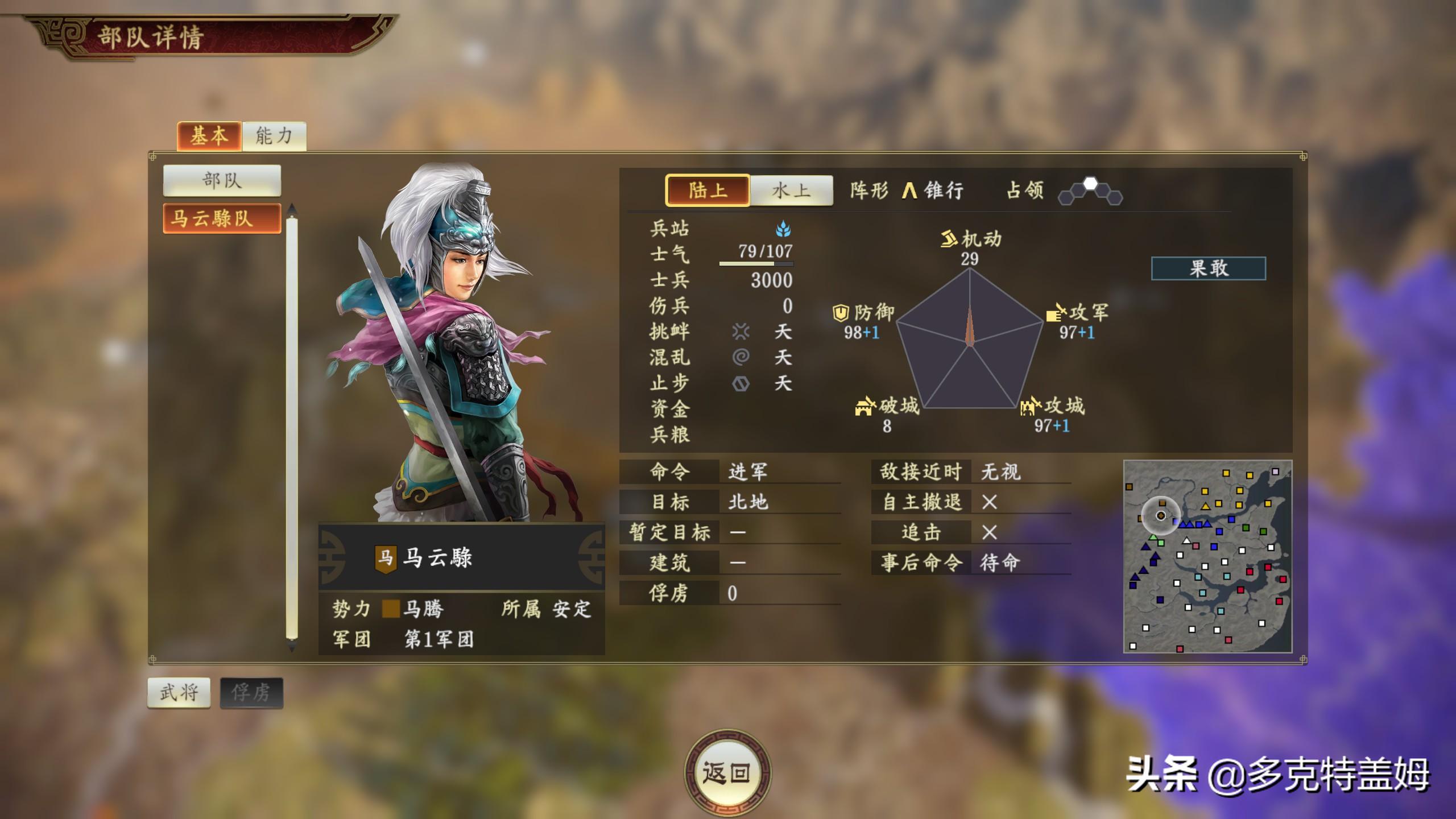This screenshot has height=819, width=1456.
Task: Click the 士气 morale progress bar
Action: pos(756,265)
